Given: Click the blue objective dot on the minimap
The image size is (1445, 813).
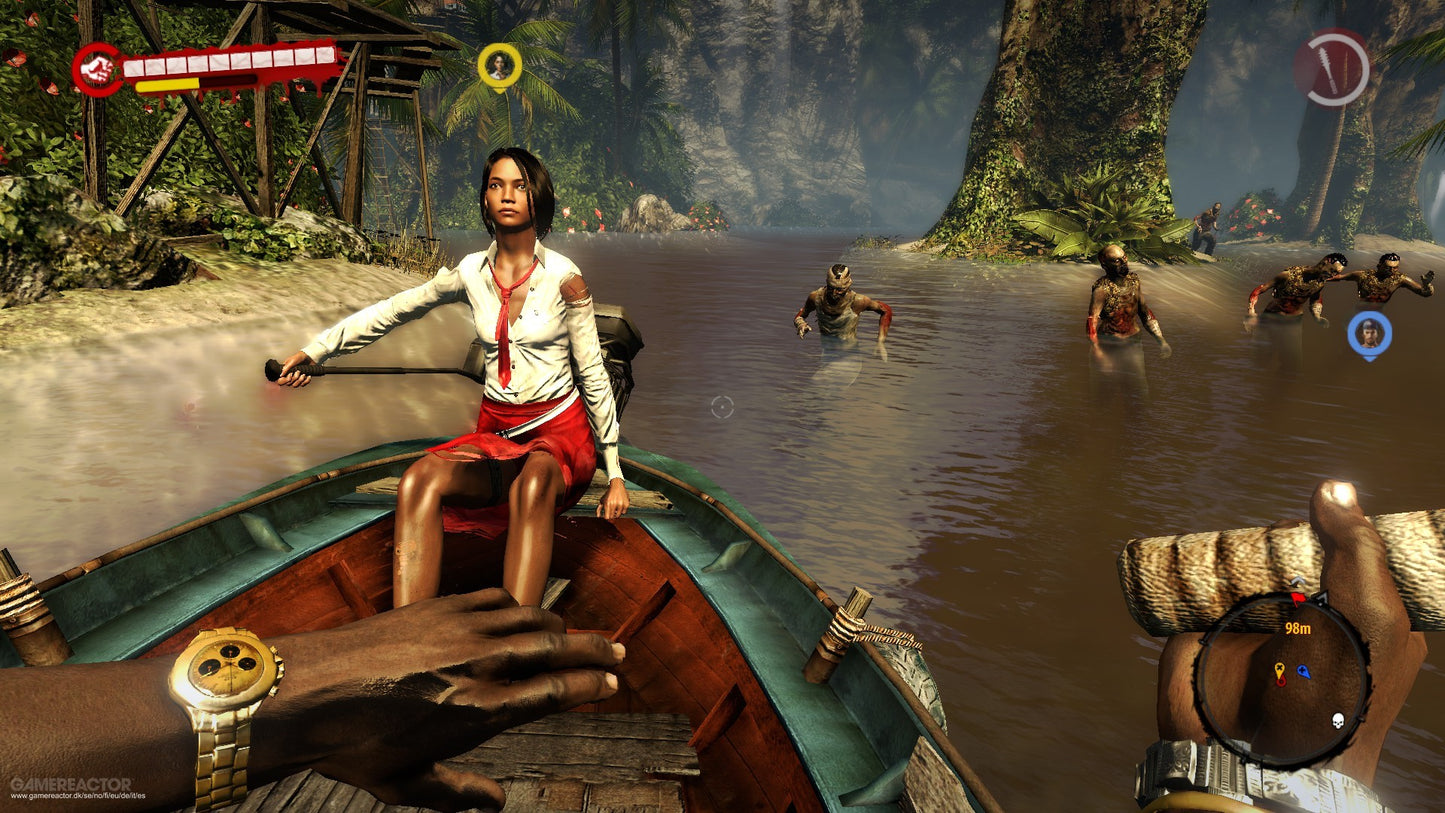Looking at the screenshot, I should tap(1302, 672).
